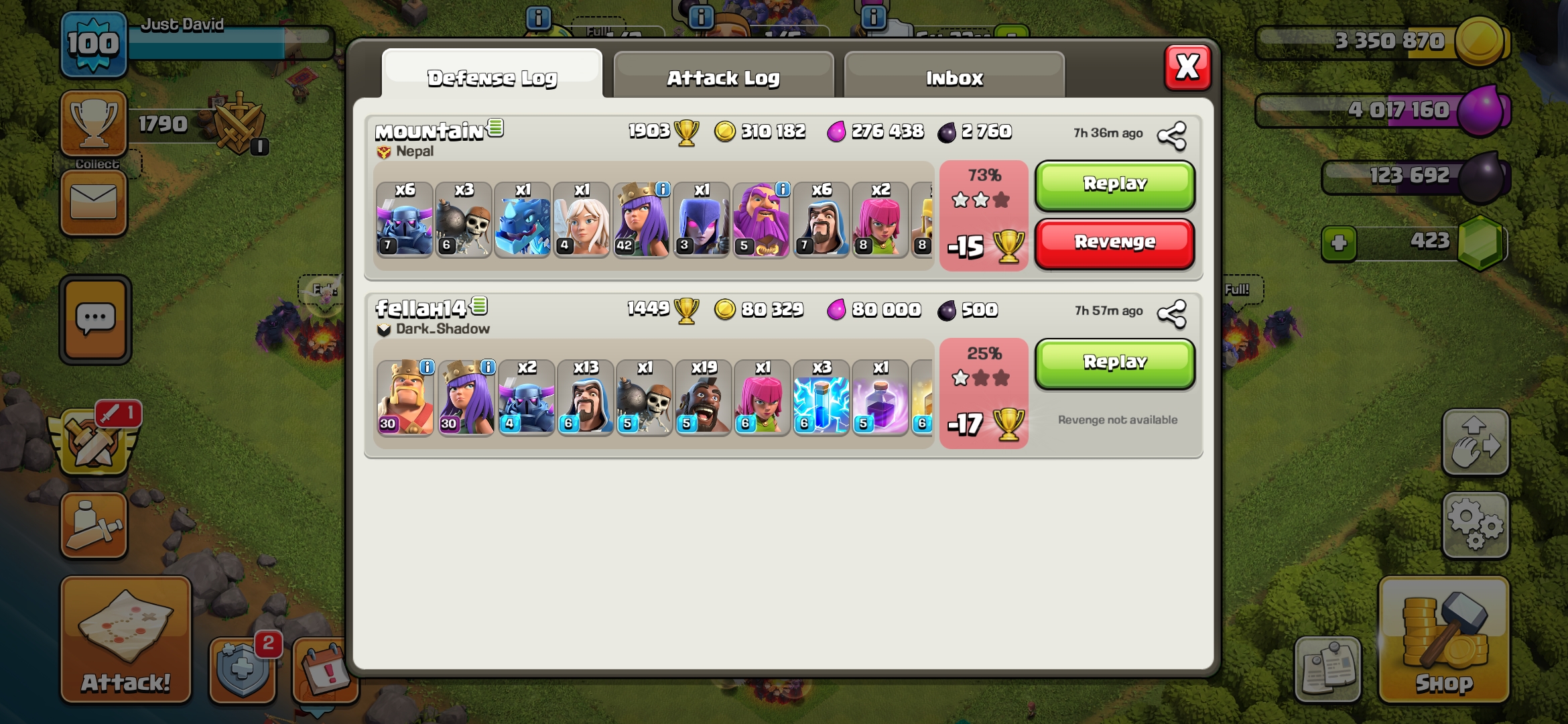Switch to the Attack Log tab
This screenshot has width=1568, height=724.
coord(723,77)
